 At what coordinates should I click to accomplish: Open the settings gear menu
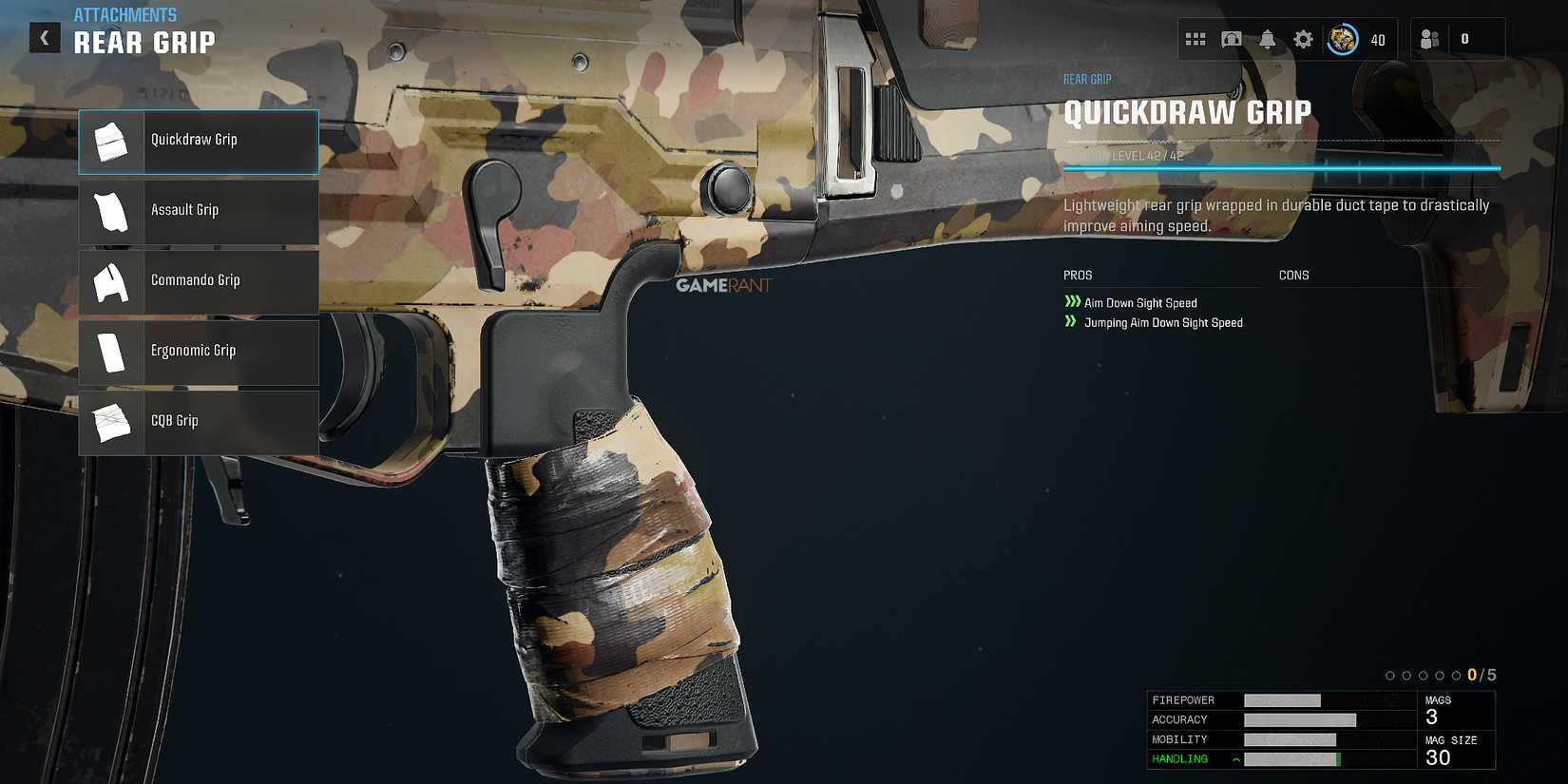click(1303, 39)
